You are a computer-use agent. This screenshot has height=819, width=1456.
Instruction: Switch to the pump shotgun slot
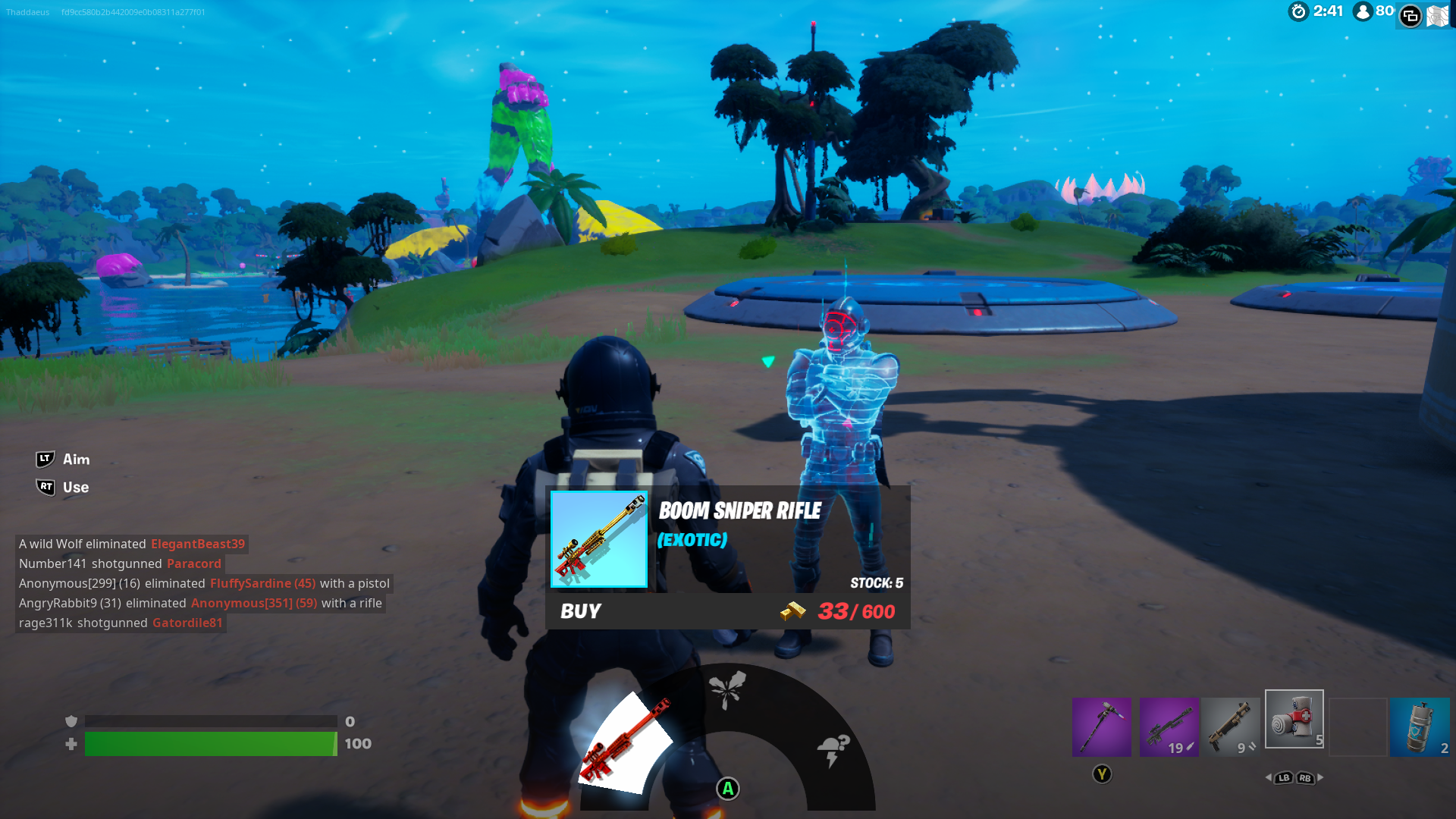[1232, 727]
